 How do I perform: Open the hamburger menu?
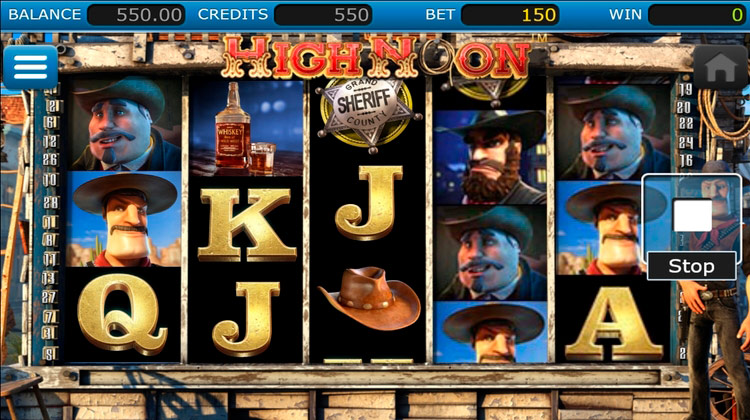30,67
